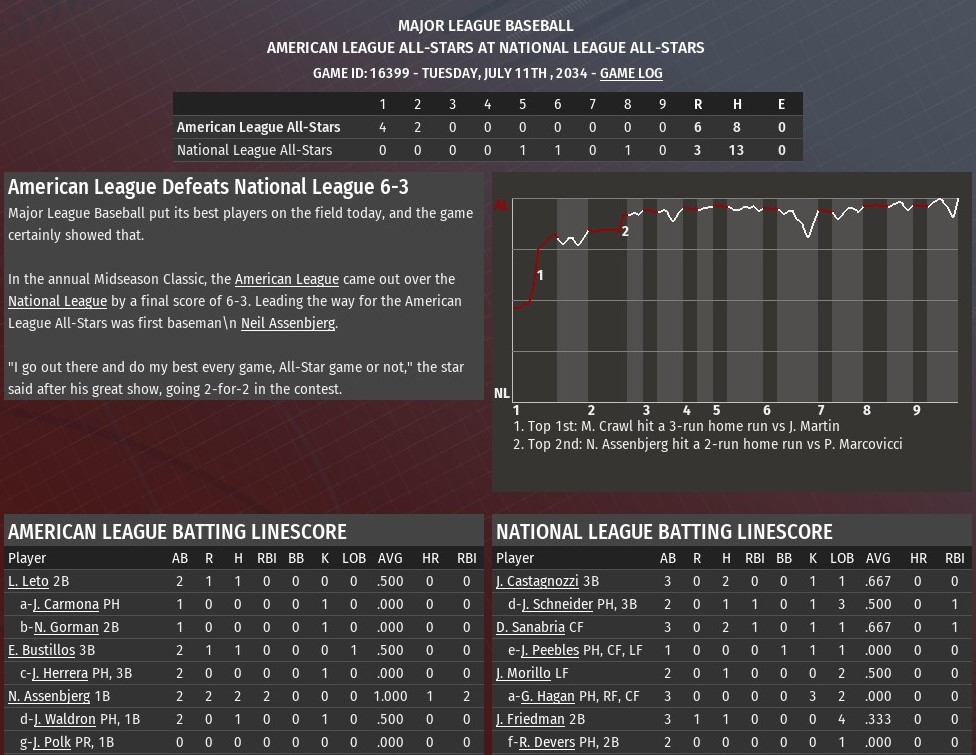
Task: Select J. Waldron in the linescore
Action: 64,719
